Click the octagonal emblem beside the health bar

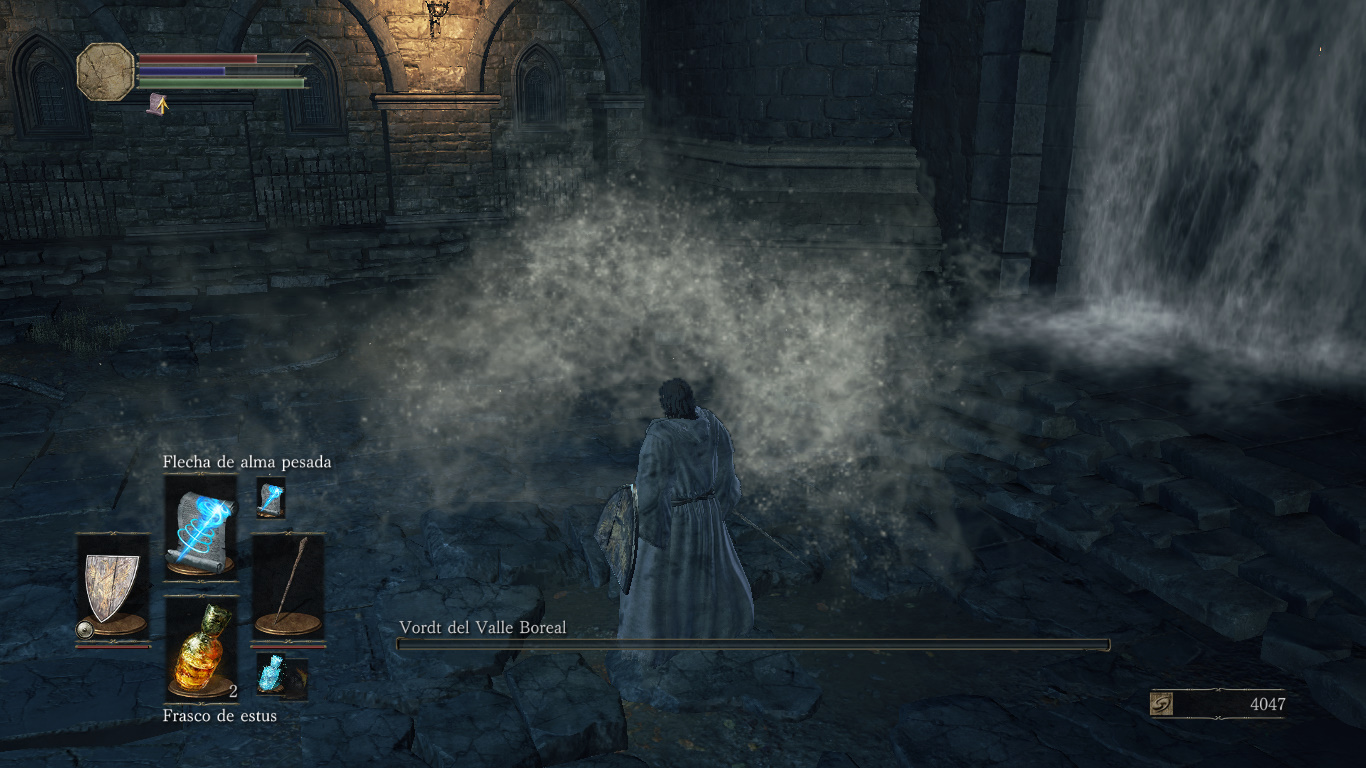(106, 71)
